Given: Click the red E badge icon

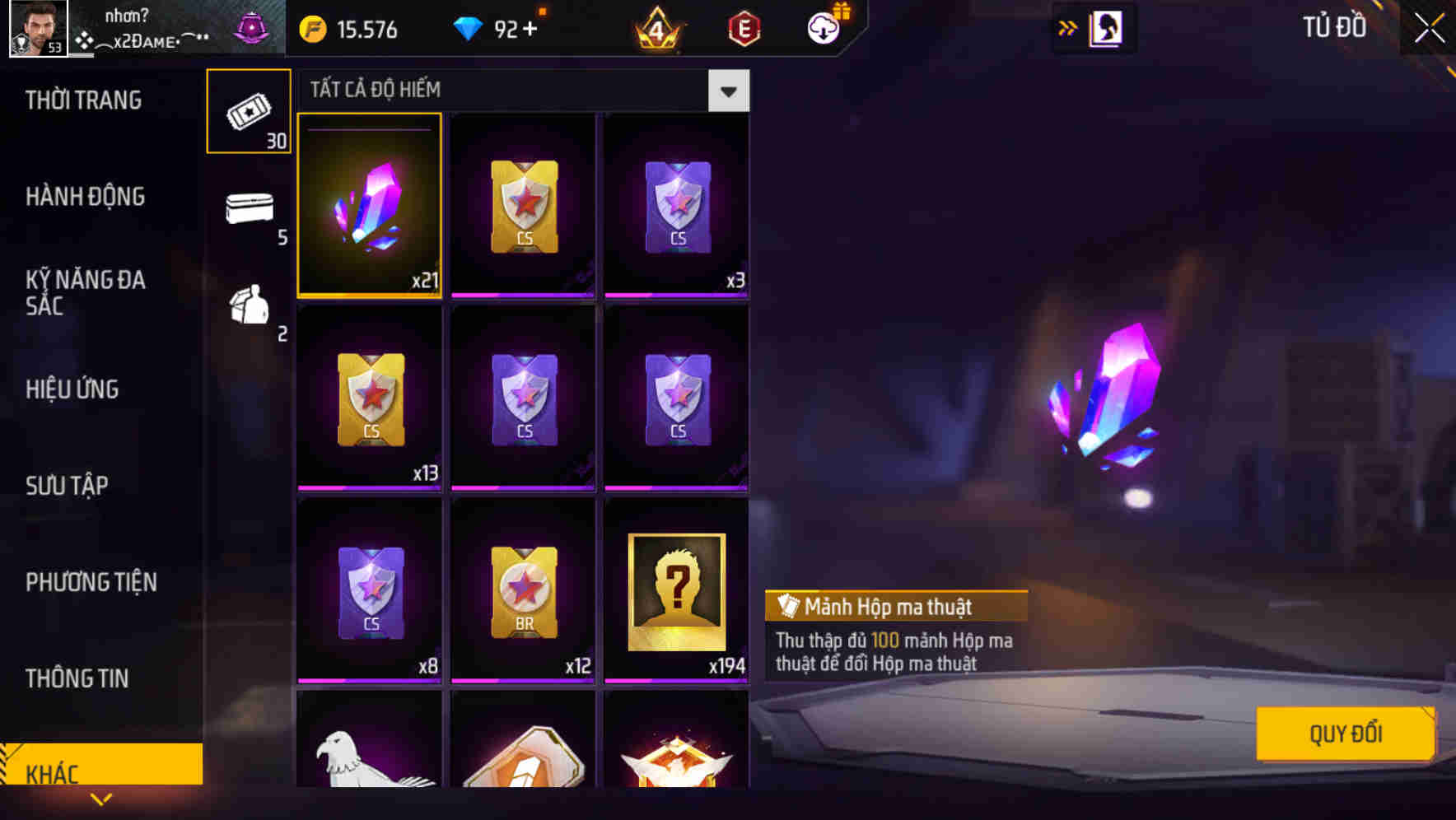Looking at the screenshot, I should click(x=742, y=27).
